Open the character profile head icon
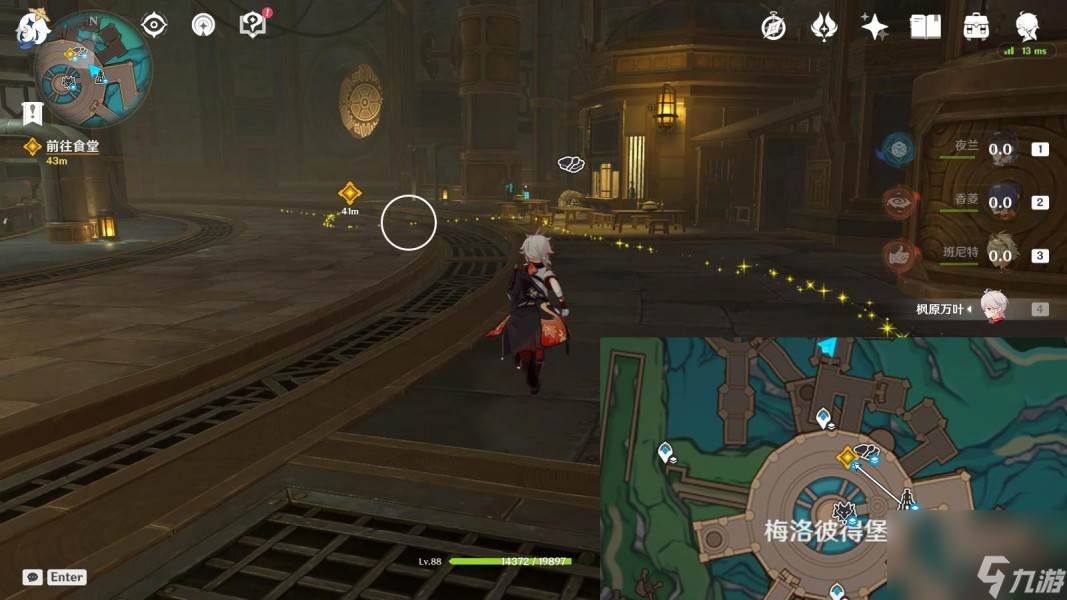 (1027, 25)
